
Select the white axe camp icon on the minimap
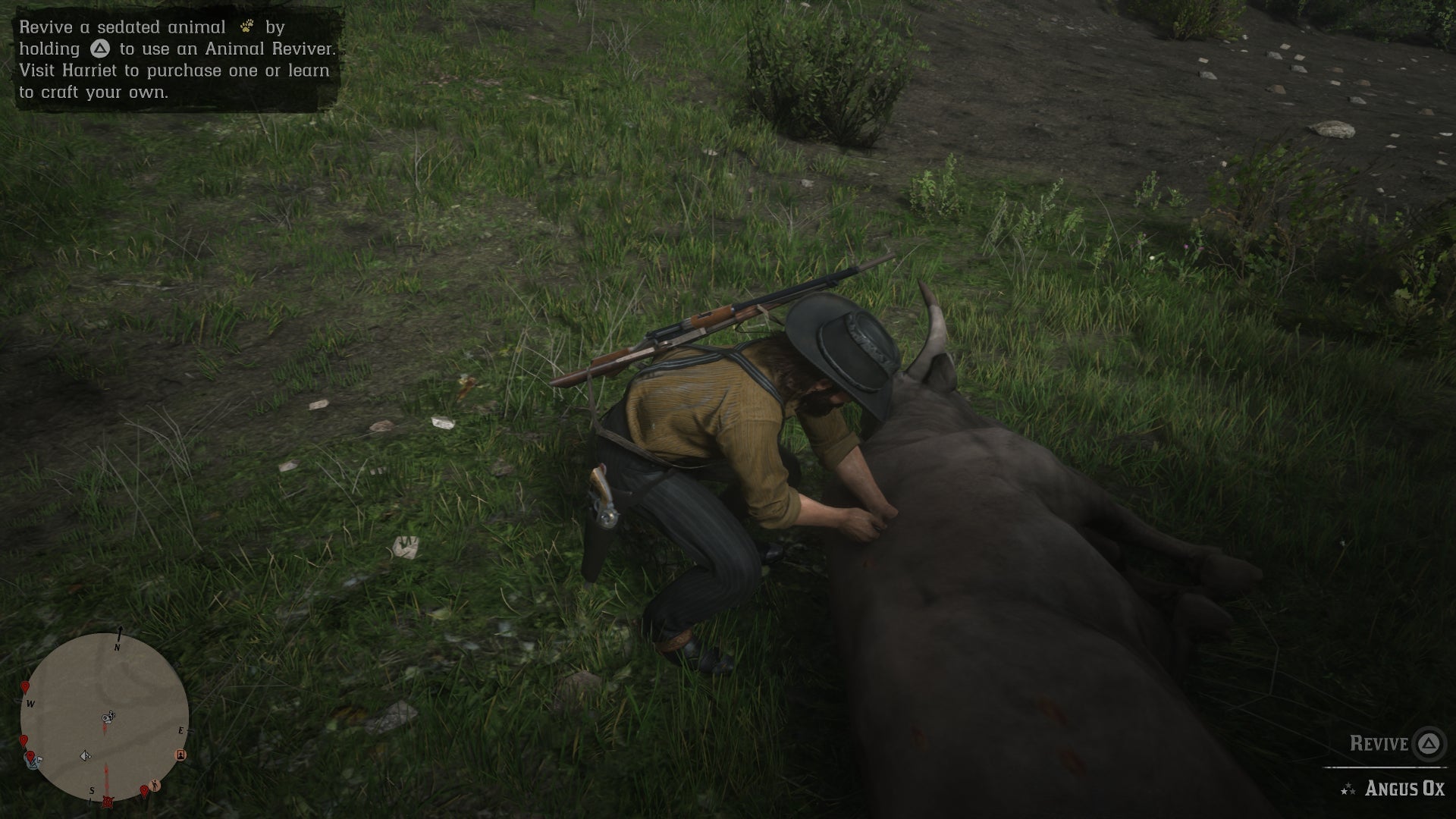pos(86,756)
